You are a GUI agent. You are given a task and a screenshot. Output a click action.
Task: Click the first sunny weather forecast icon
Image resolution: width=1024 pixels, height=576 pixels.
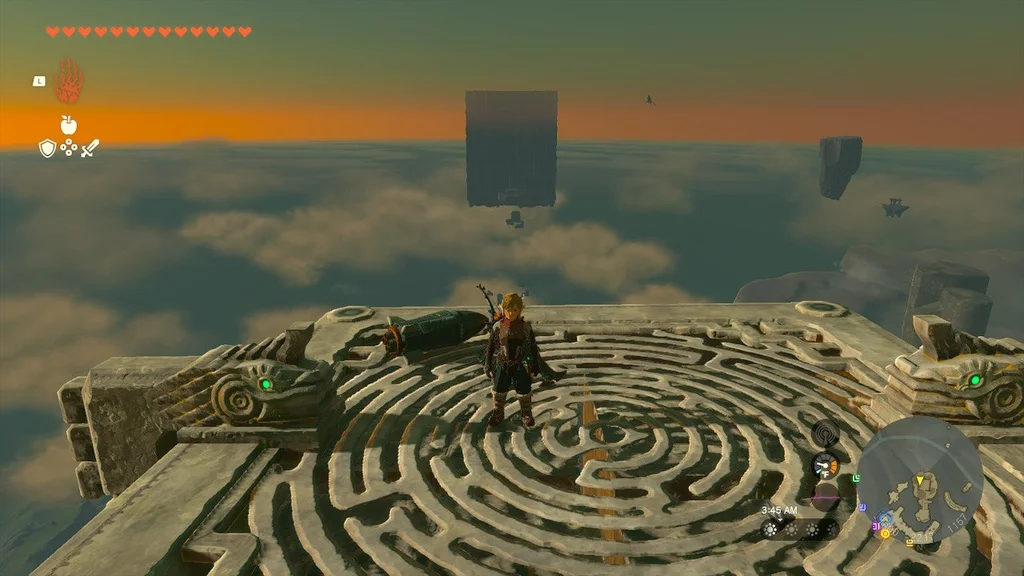[770, 529]
